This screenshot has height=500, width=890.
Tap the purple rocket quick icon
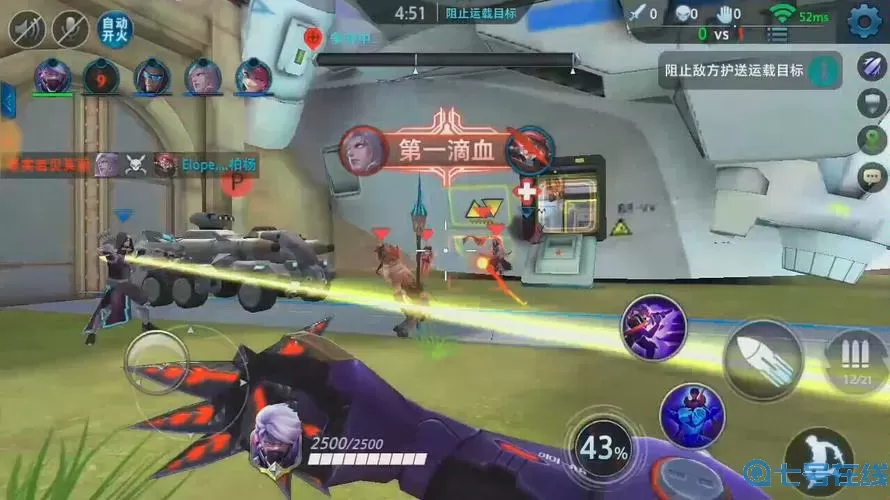point(871,67)
